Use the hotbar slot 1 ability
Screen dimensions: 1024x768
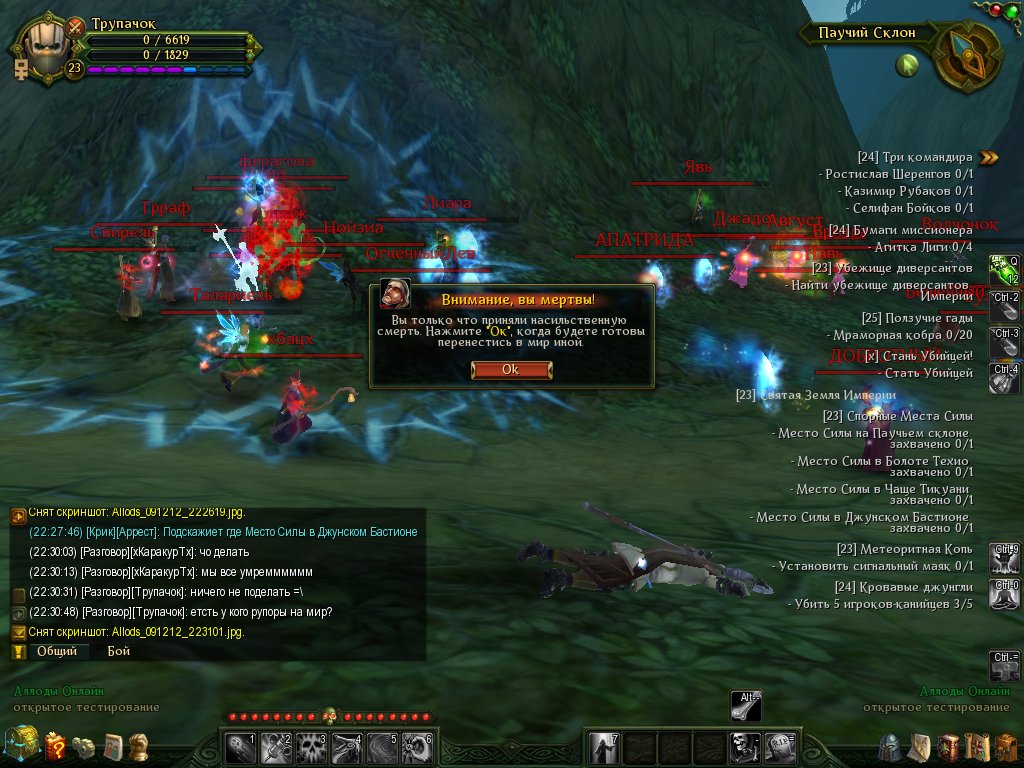click(241, 746)
